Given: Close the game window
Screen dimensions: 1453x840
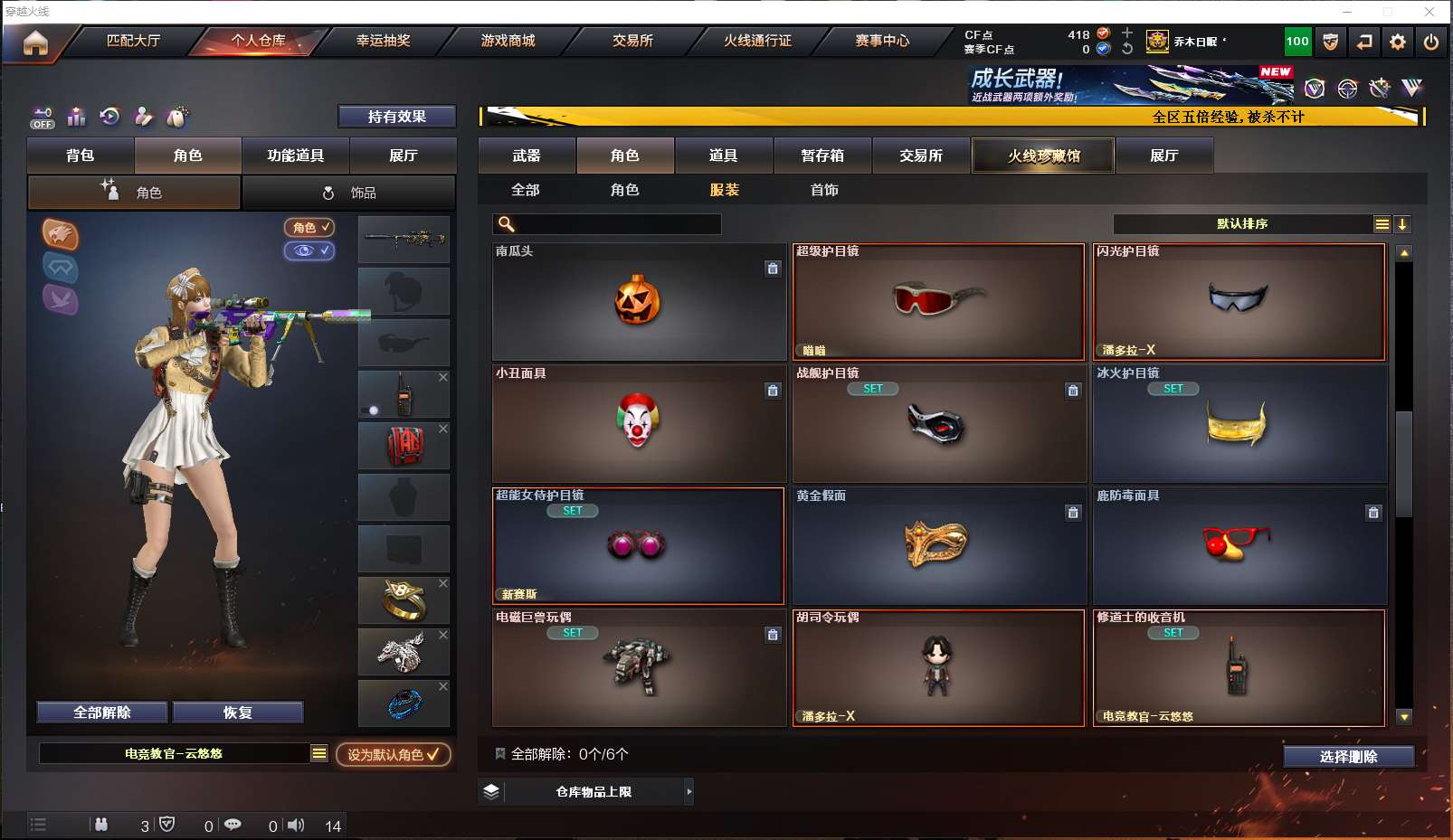Looking at the screenshot, I should (1429, 12).
